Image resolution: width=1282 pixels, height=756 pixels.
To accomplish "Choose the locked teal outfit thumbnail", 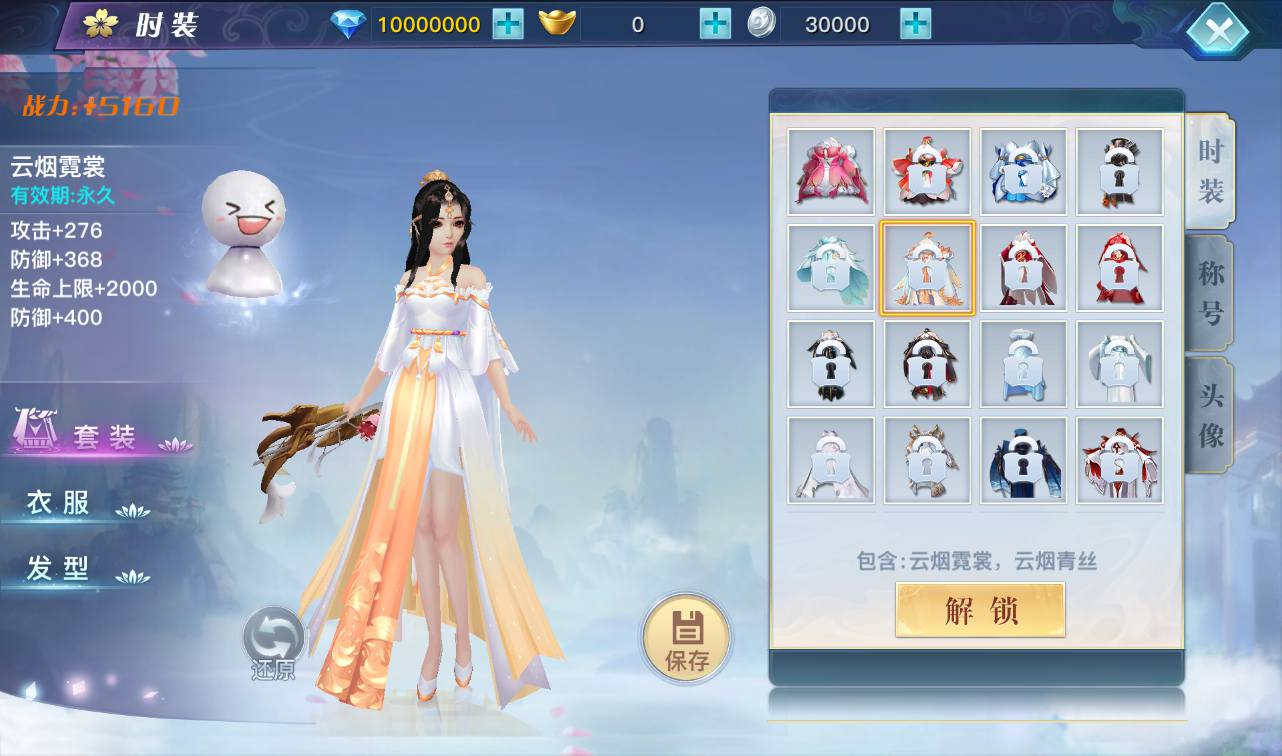I will coord(831,268).
